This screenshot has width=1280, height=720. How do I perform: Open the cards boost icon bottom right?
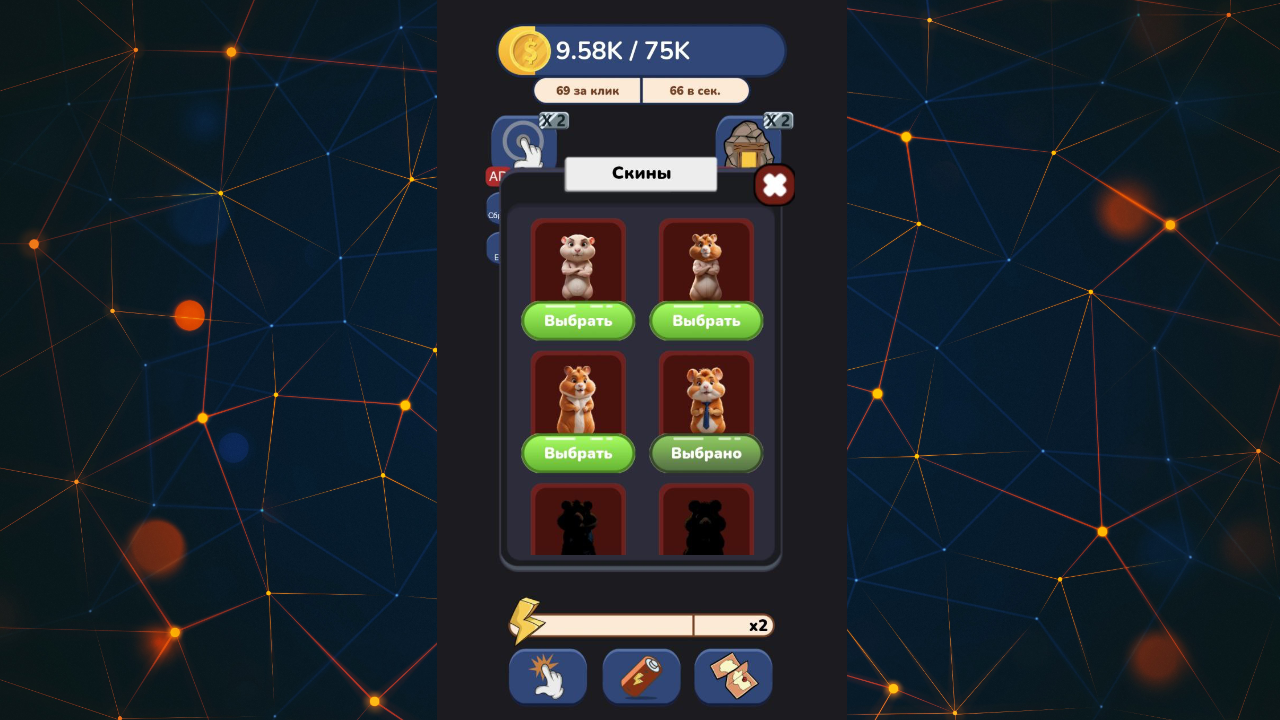733,676
